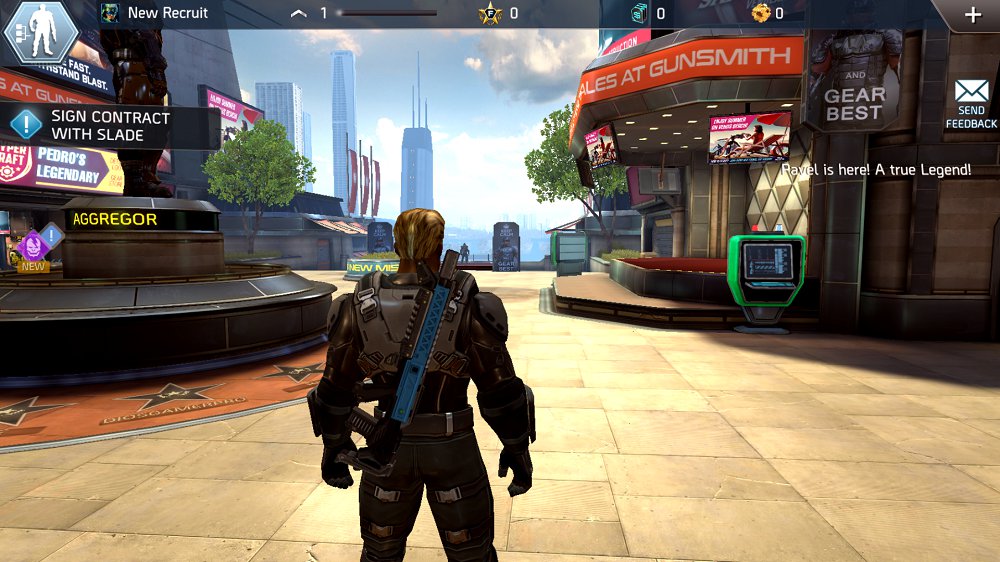Open the character equipment hexagon icon
Viewport: 1000px width, 562px height.
click(x=41, y=32)
